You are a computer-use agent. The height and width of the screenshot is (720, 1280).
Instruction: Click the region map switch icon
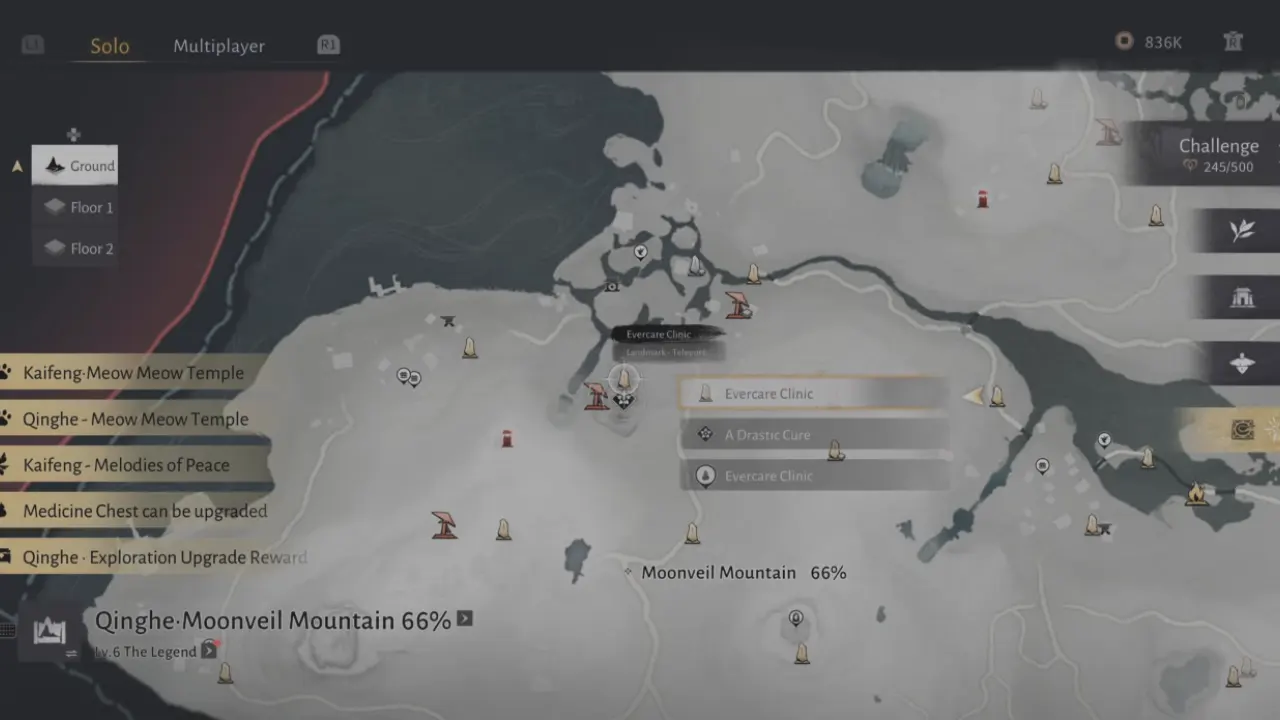(x=49, y=632)
